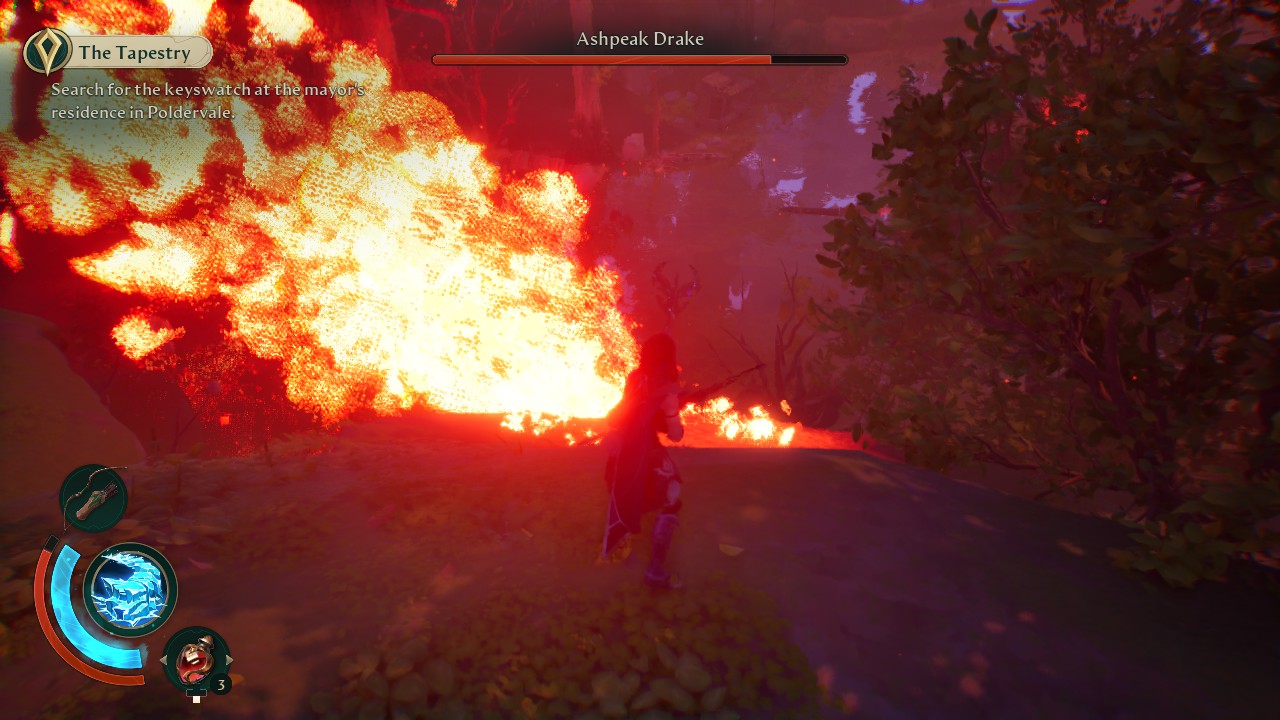
Task: Cycle to the next consumable with right arrow
Action: point(229,660)
